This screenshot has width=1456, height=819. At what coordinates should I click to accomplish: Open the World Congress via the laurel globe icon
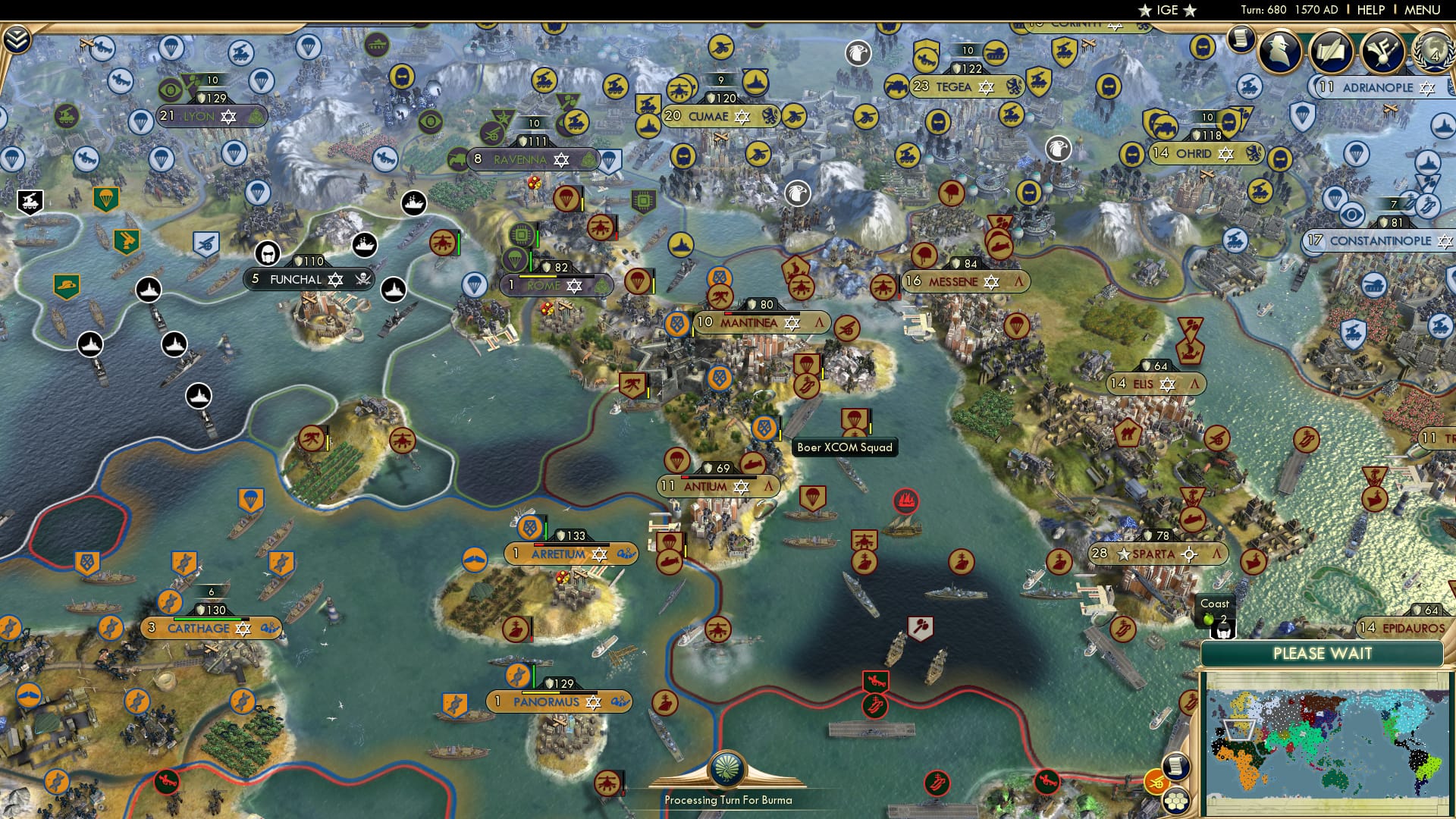[1432, 53]
